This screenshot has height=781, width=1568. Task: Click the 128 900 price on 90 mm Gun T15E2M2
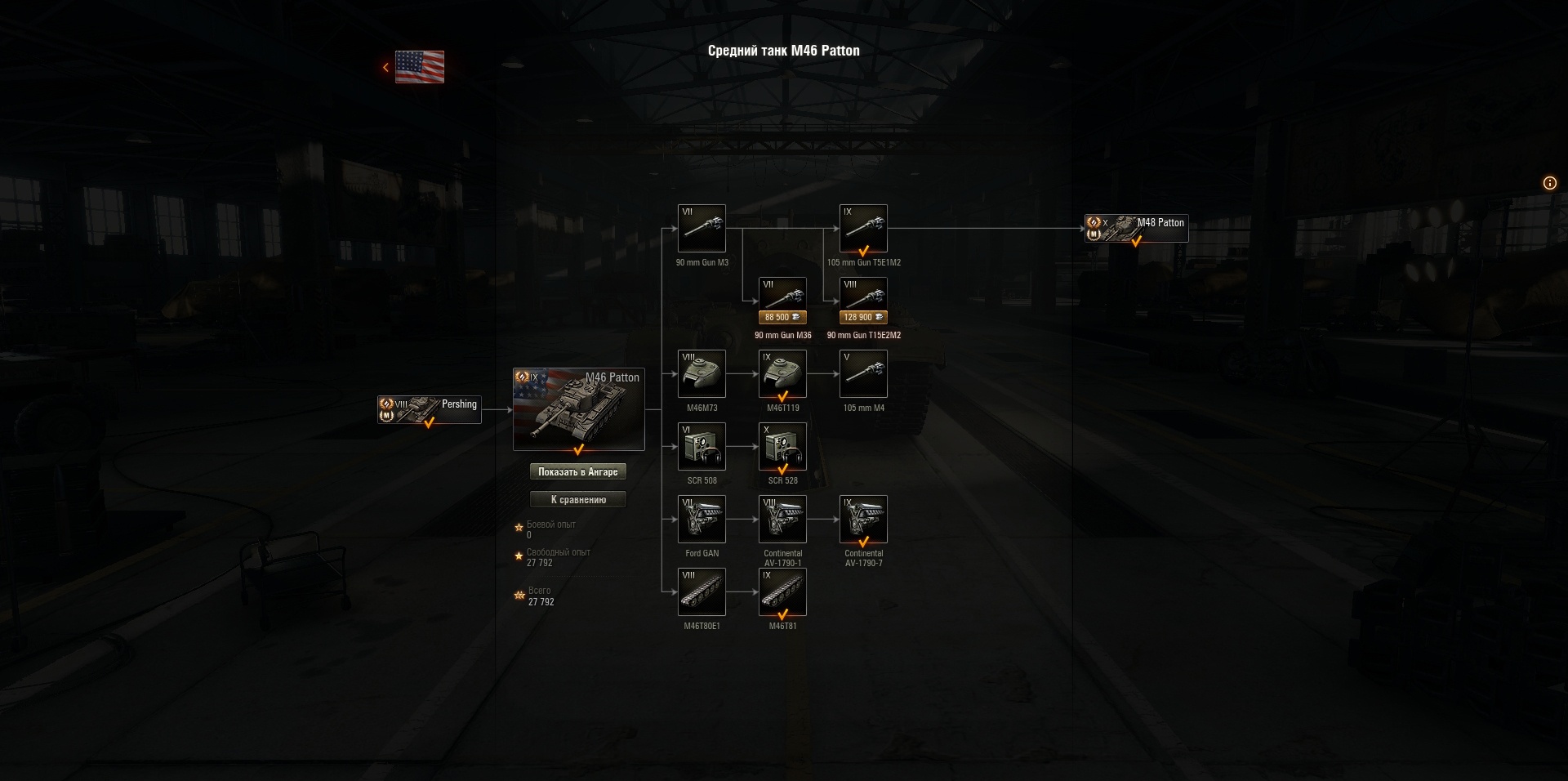pyautogui.click(x=863, y=317)
